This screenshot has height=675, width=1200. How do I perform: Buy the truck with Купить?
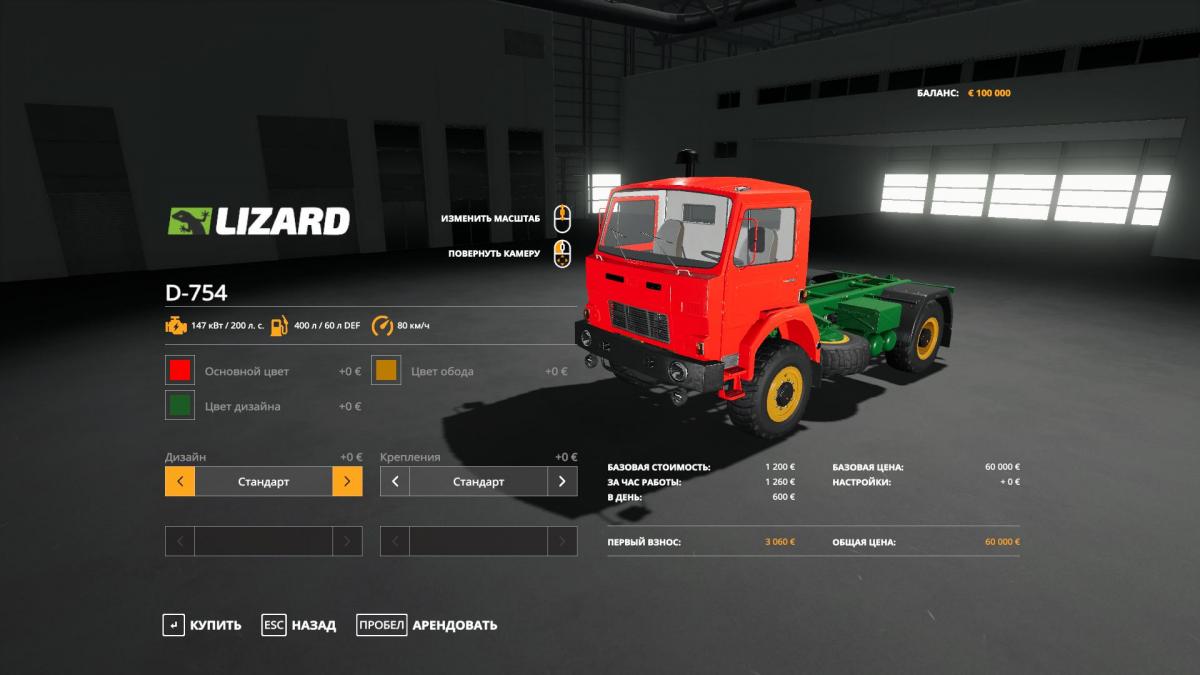tap(203, 625)
